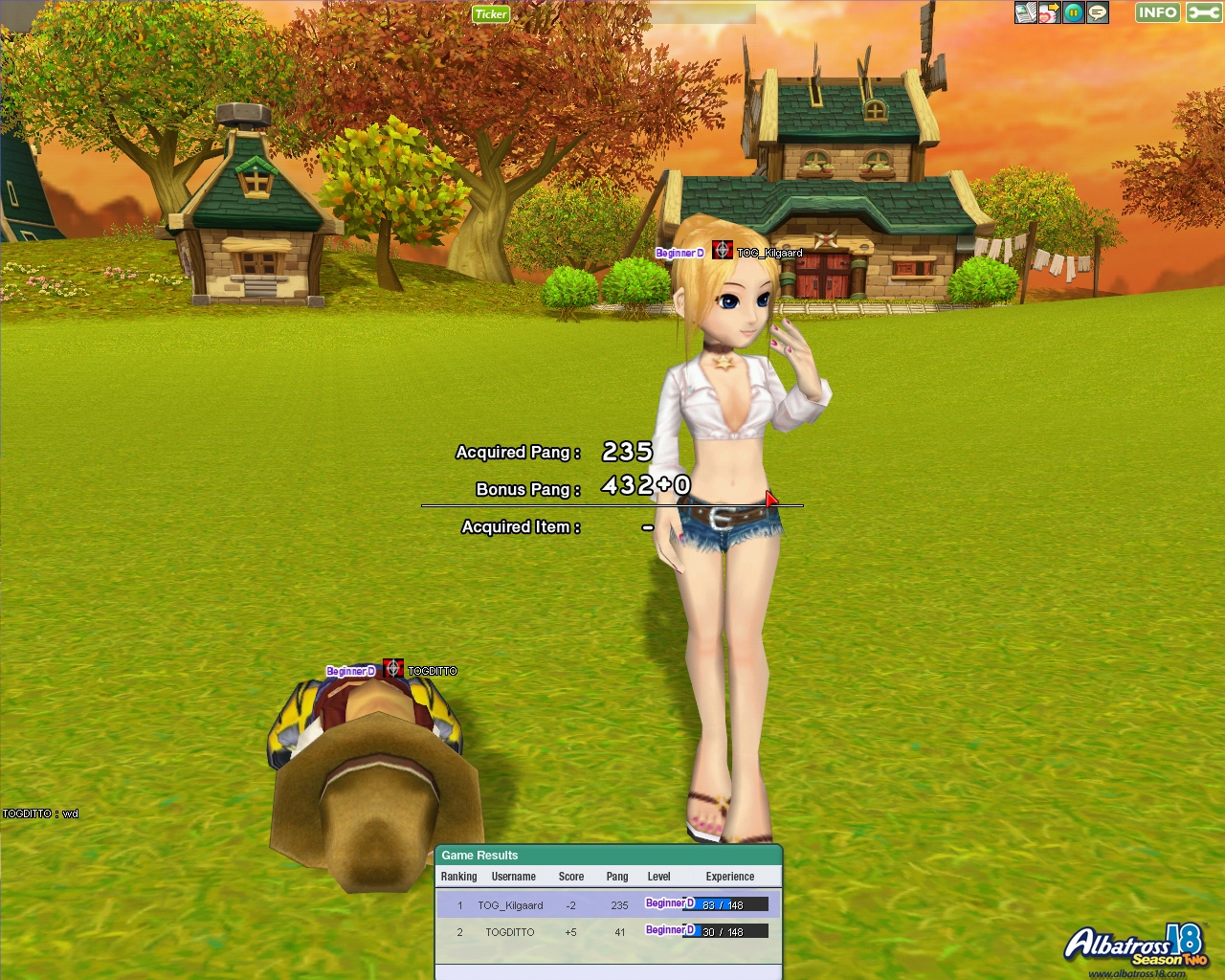This screenshot has width=1225, height=980.
Task: Open the INFO panel
Action: click(x=1157, y=12)
